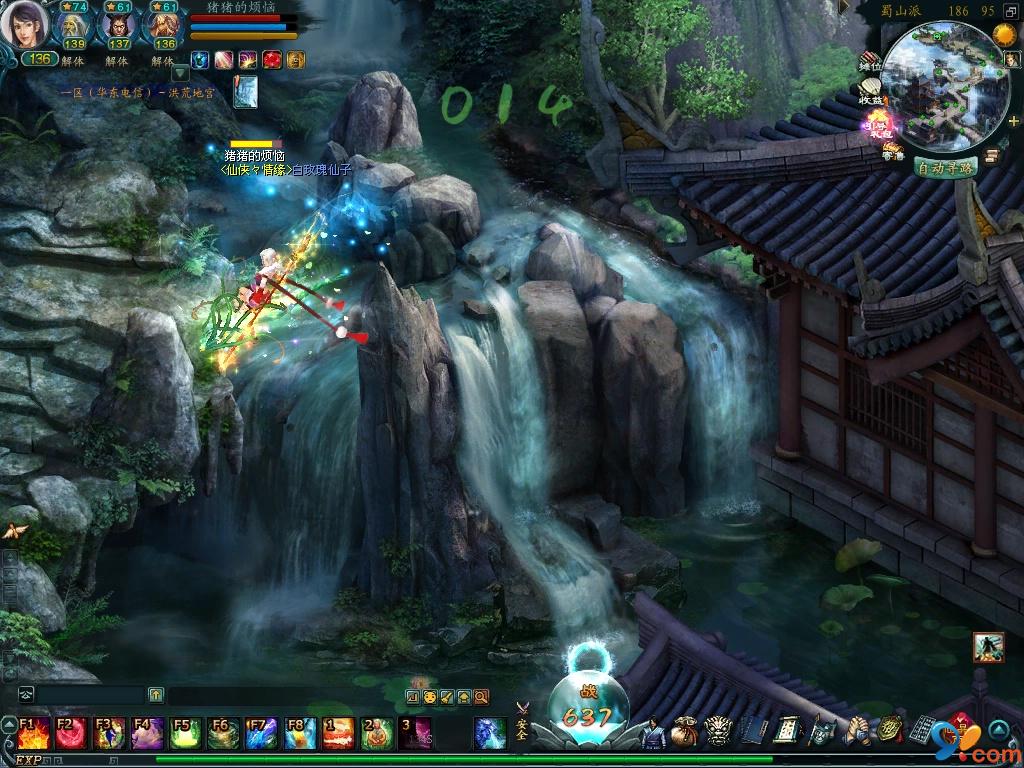Click the player portrait avatar
Viewport: 1024px width, 768px height.
pyautogui.click(x=23, y=26)
